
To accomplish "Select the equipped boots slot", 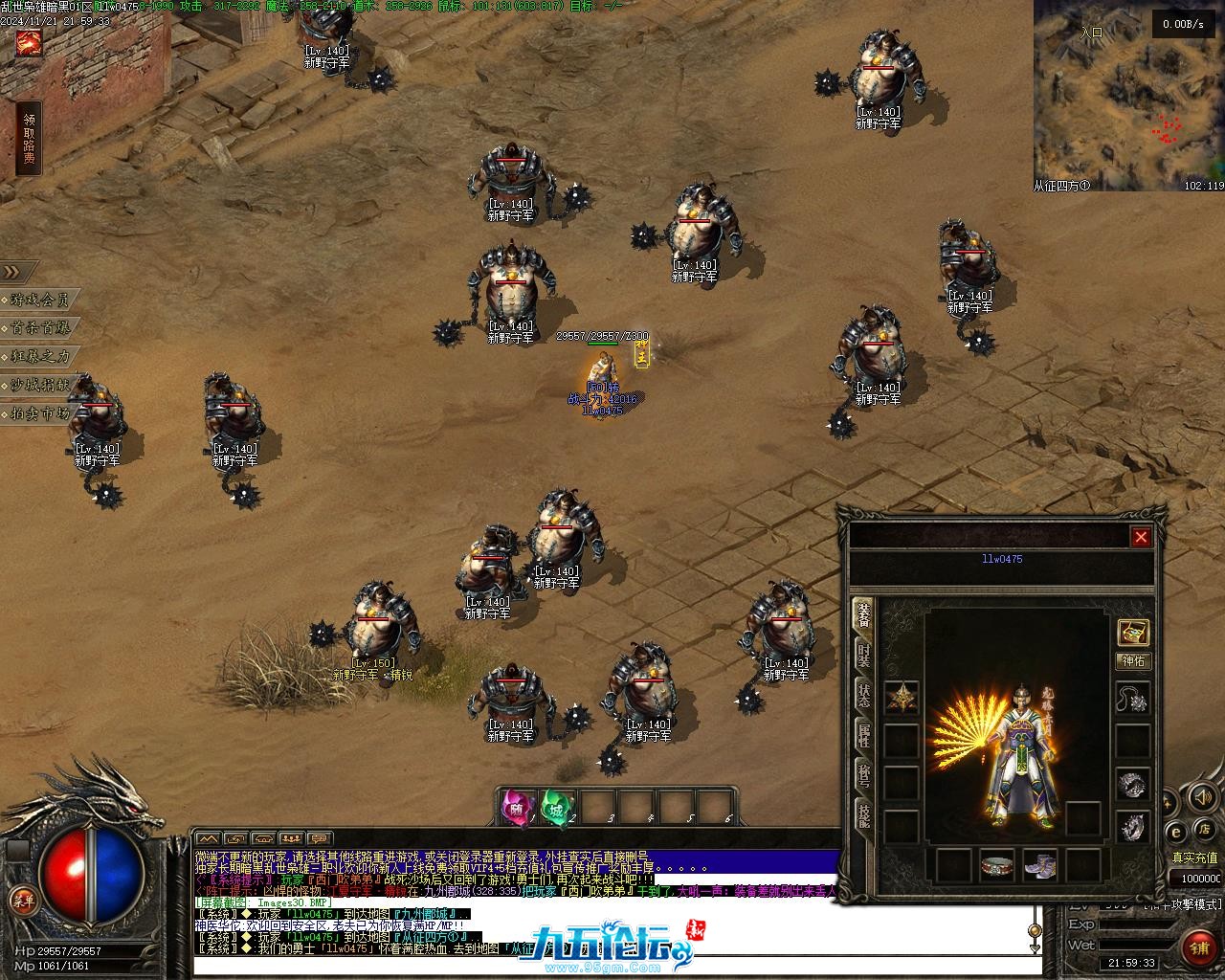I will (x=1039, y=865).
